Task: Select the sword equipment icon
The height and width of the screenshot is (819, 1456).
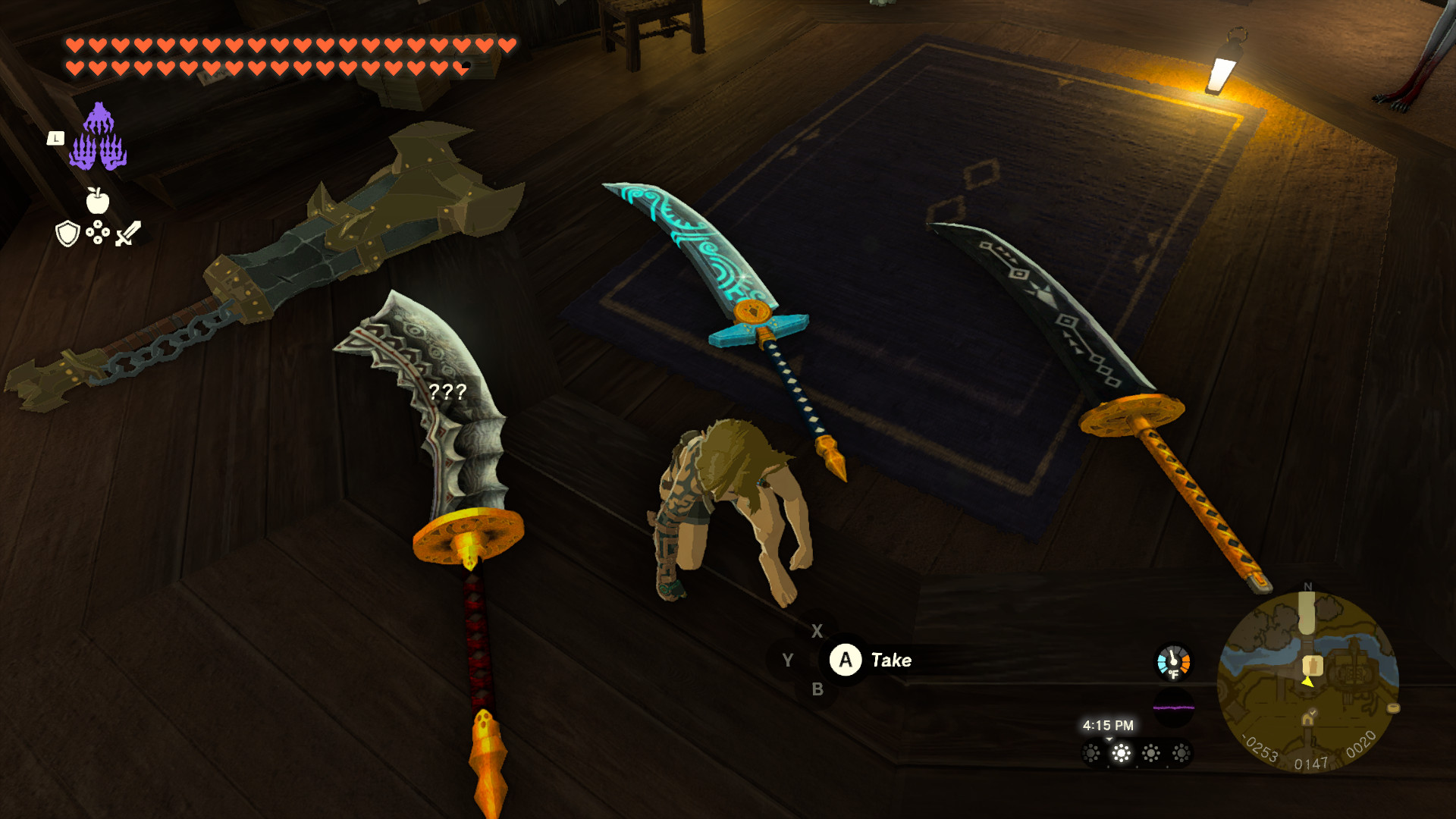Action: click(128, 234)
